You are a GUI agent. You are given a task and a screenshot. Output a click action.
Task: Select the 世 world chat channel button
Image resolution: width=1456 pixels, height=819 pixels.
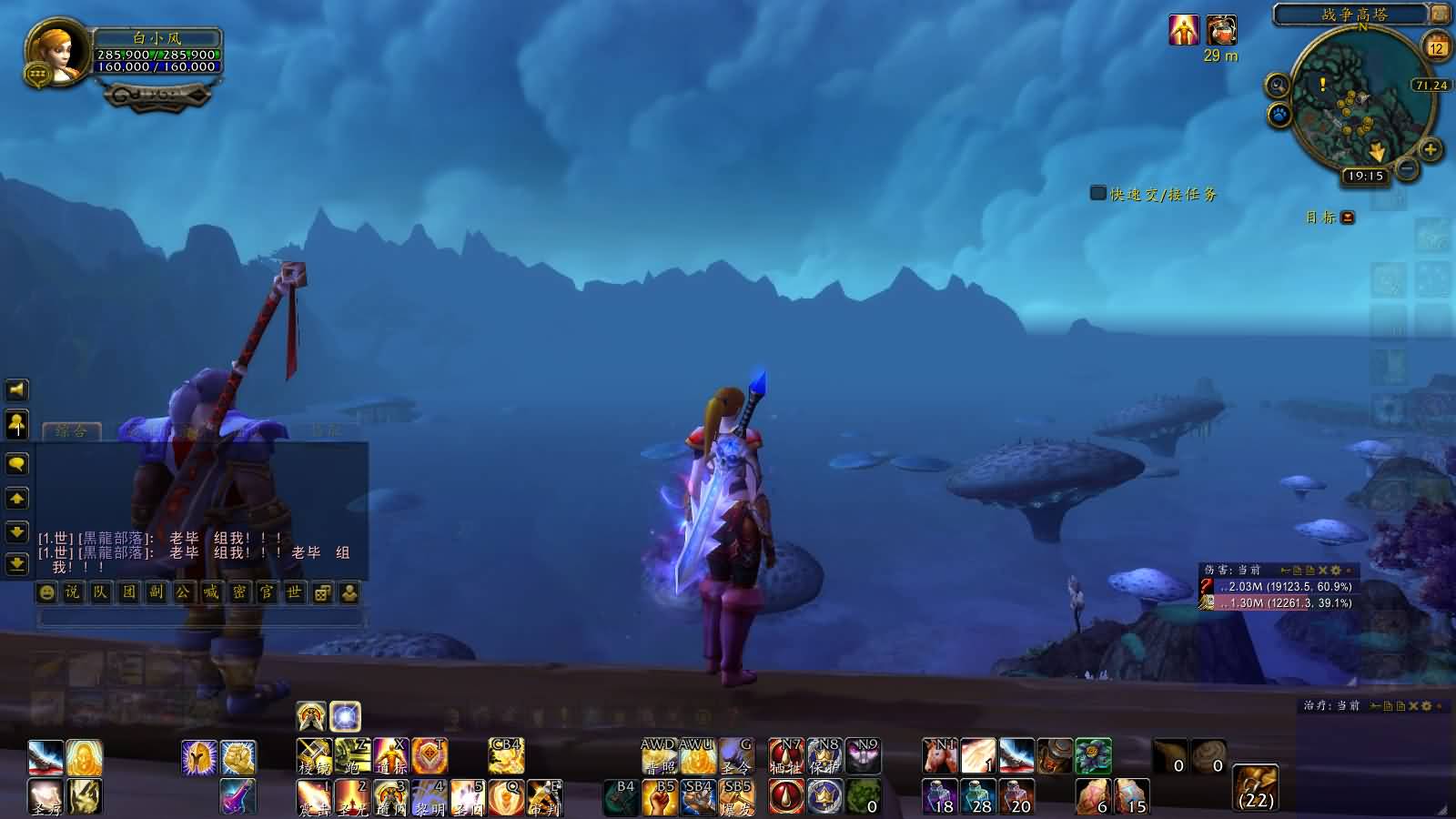click(x=294, y=592)
